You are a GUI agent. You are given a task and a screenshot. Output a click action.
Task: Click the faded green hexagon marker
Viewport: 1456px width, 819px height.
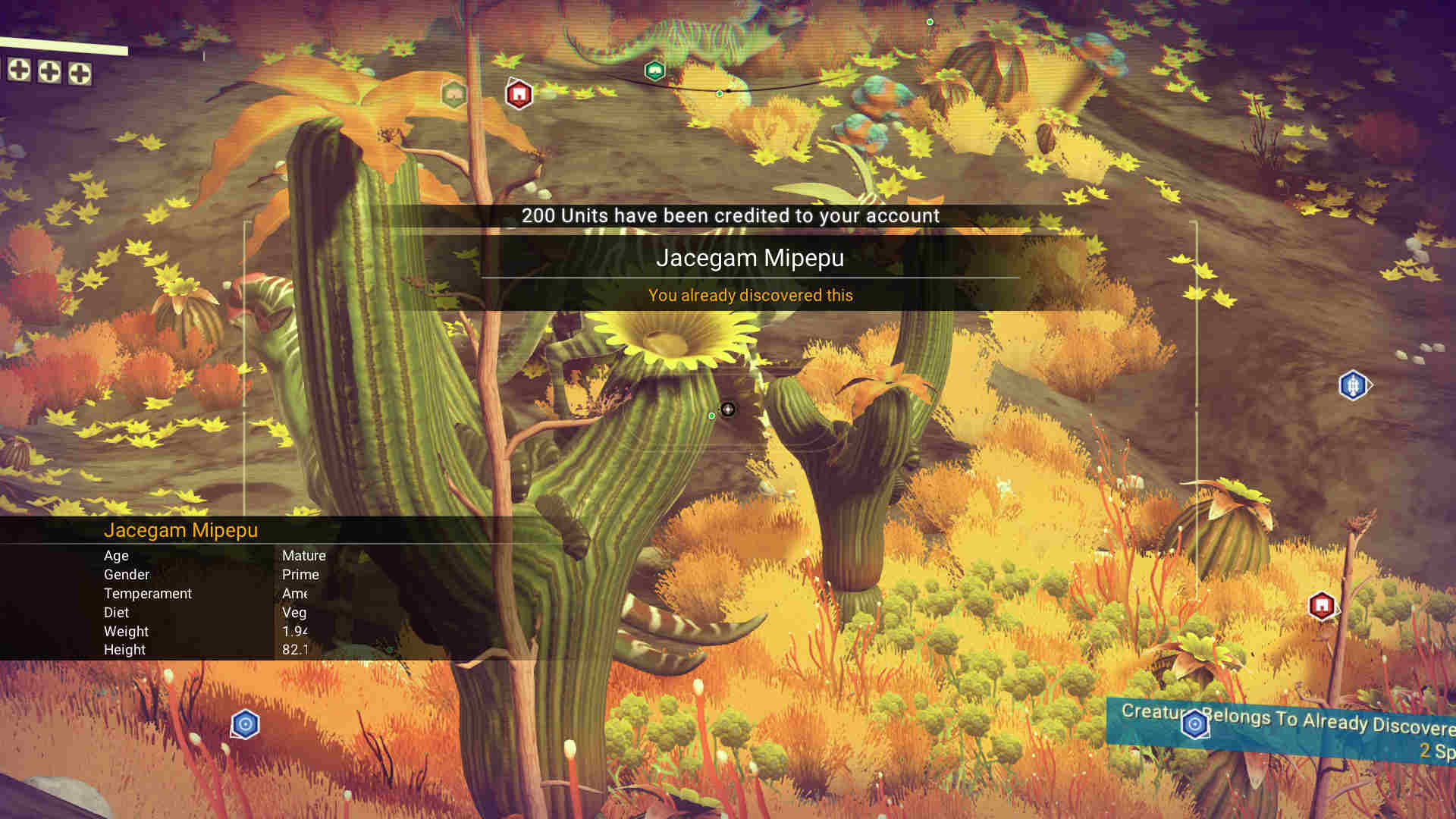coord(453,95)
